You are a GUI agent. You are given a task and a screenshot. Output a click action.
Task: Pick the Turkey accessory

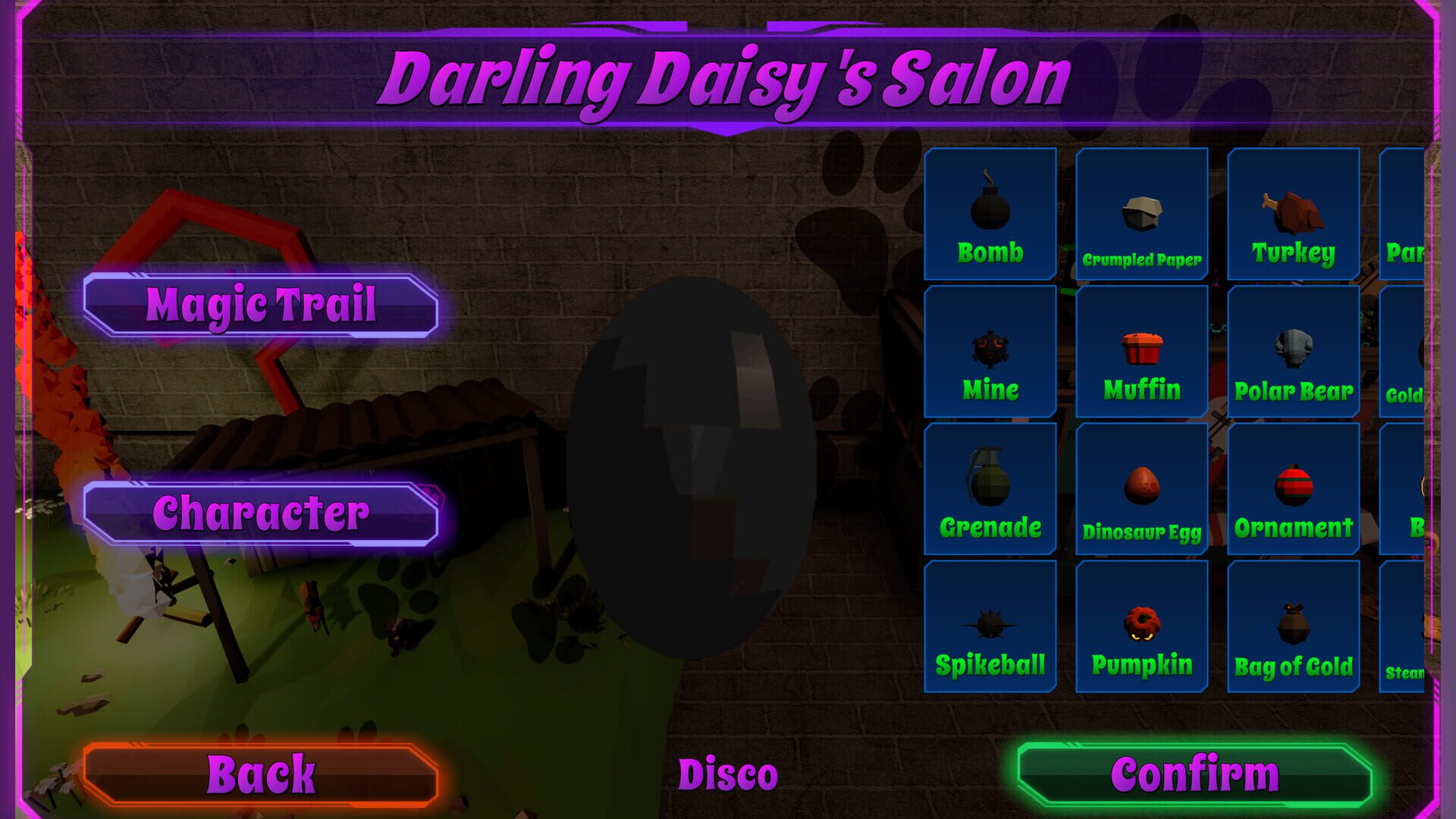click(x=1291, y=212)
